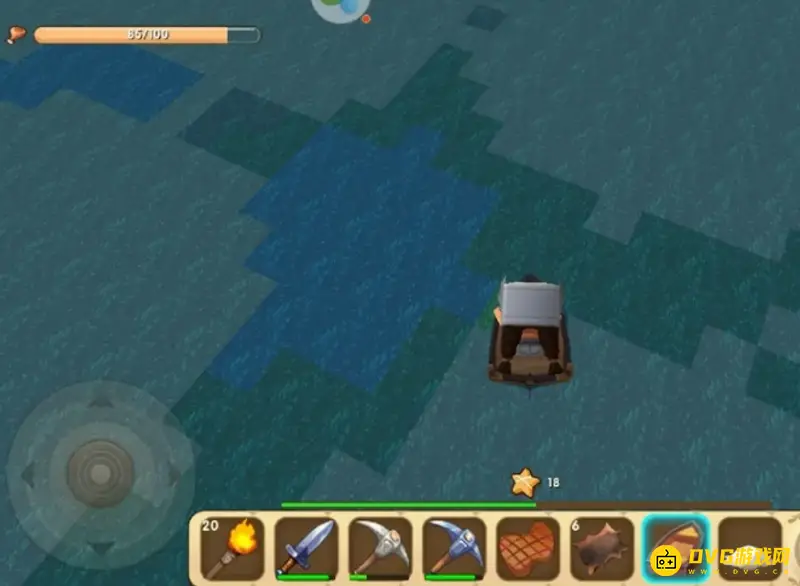Choose the stone pickaxe slot
Viewport: 800px width, 586px height.
click(381, 548)
